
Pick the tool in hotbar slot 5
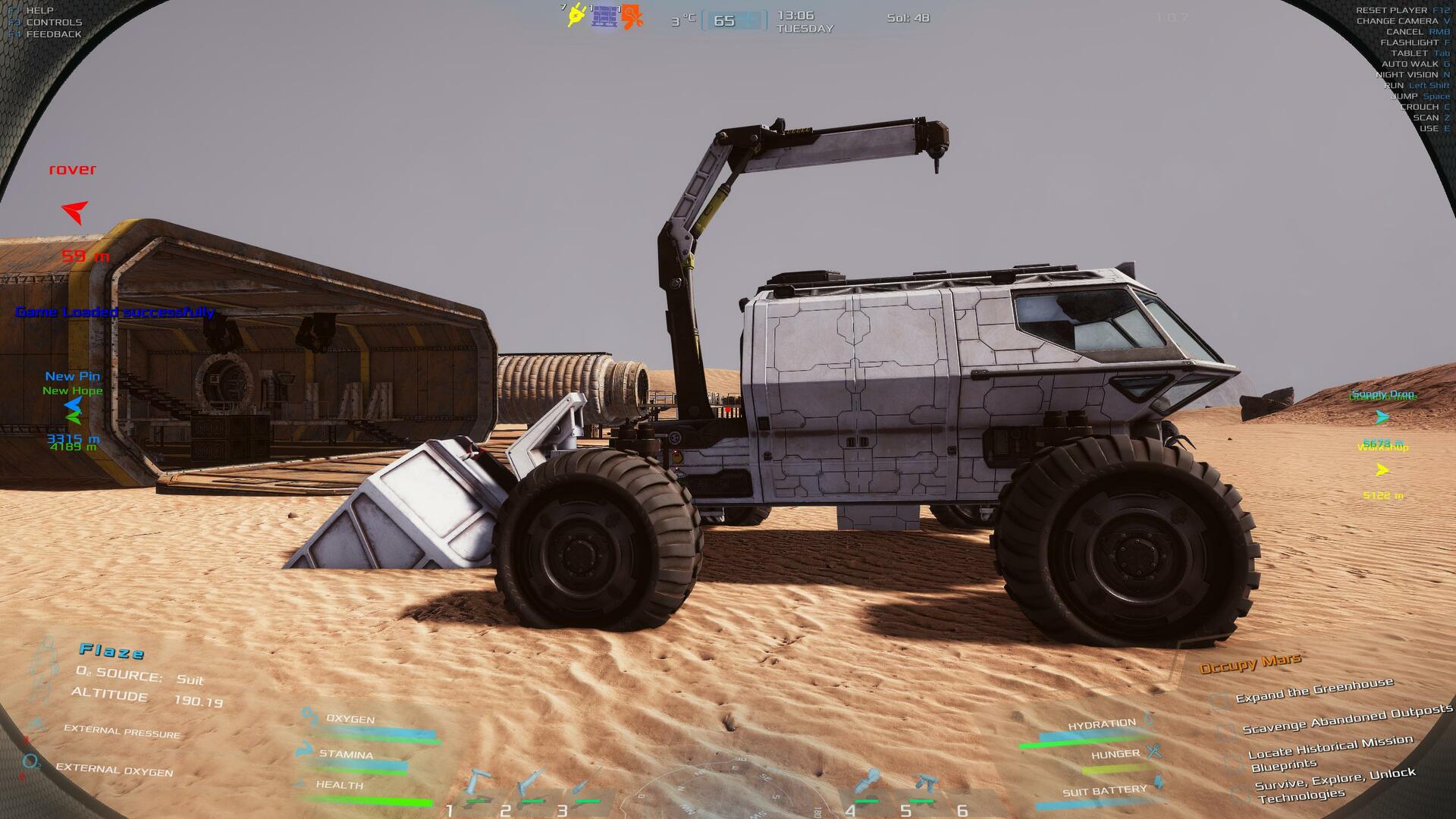tap(923, 784)
